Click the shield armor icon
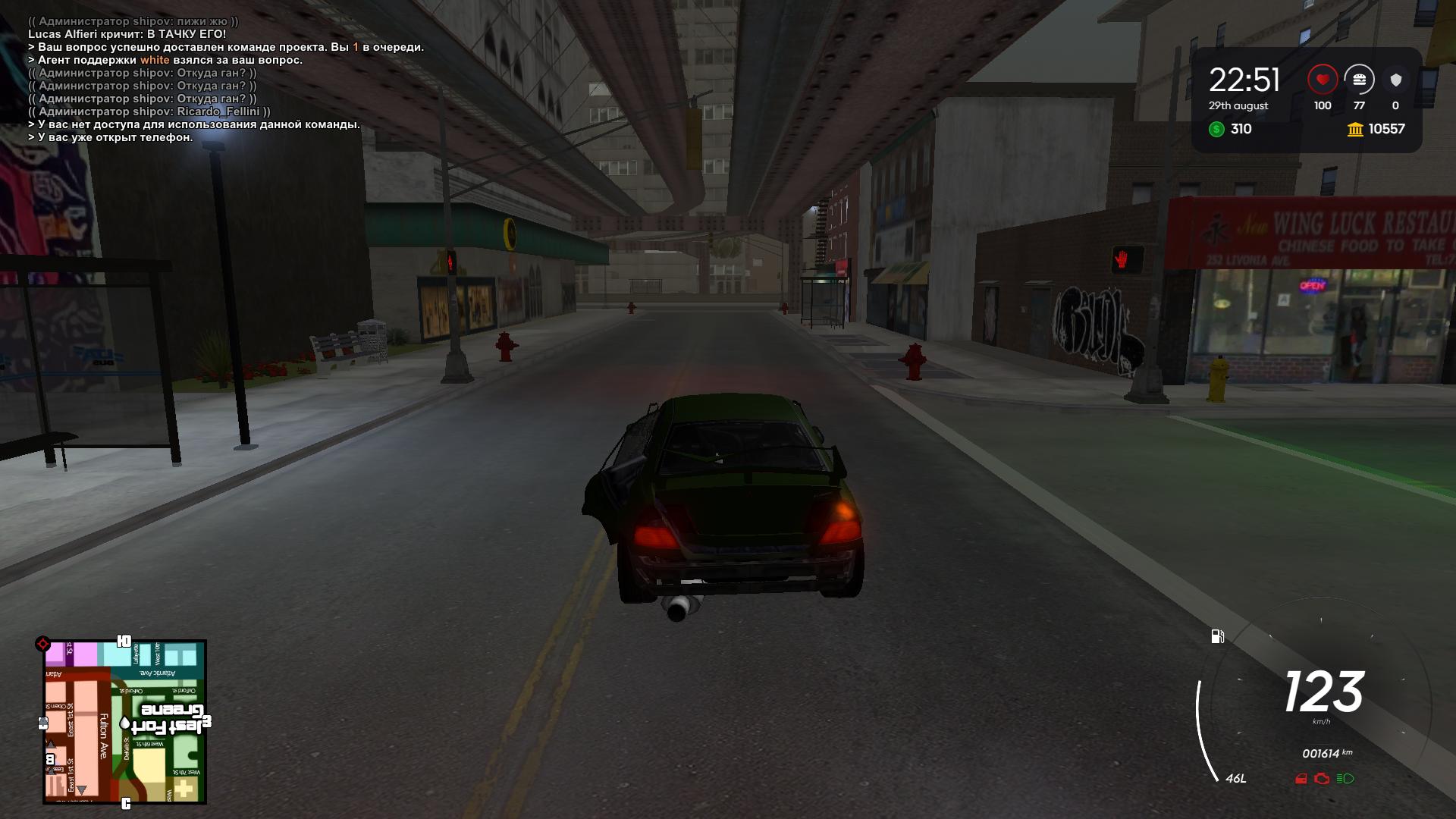This screenshot has width=1456, height=819. pyautogui.click(x=1395, y=80)
